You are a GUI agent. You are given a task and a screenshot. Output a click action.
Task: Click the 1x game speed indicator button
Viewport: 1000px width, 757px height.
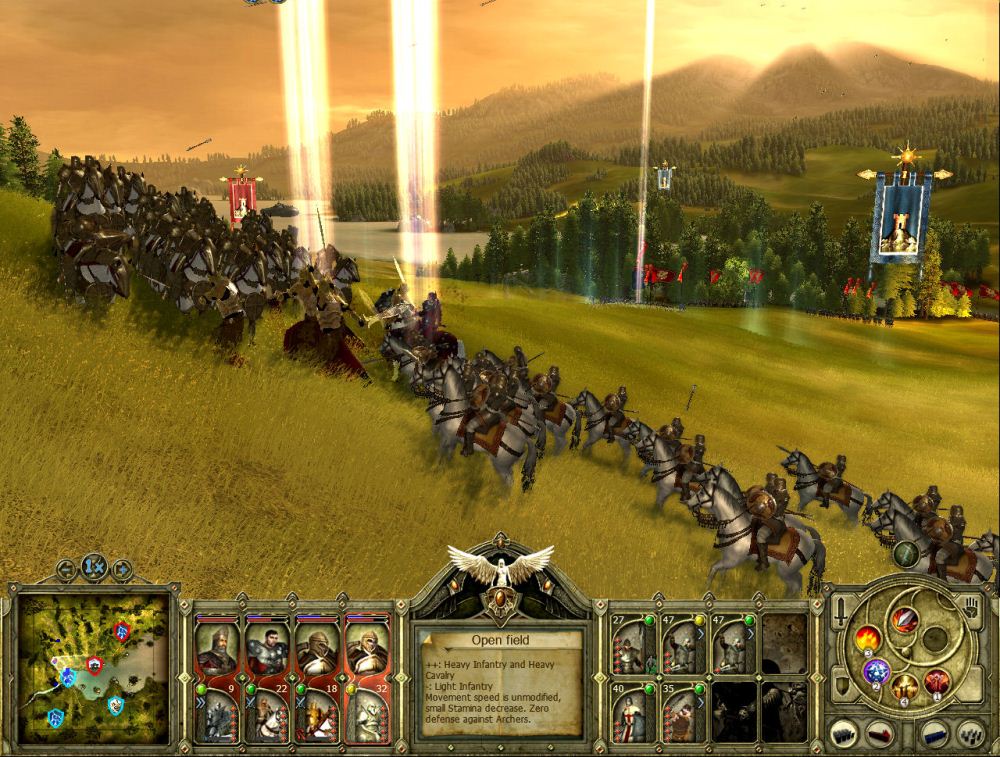click(94, 566)
